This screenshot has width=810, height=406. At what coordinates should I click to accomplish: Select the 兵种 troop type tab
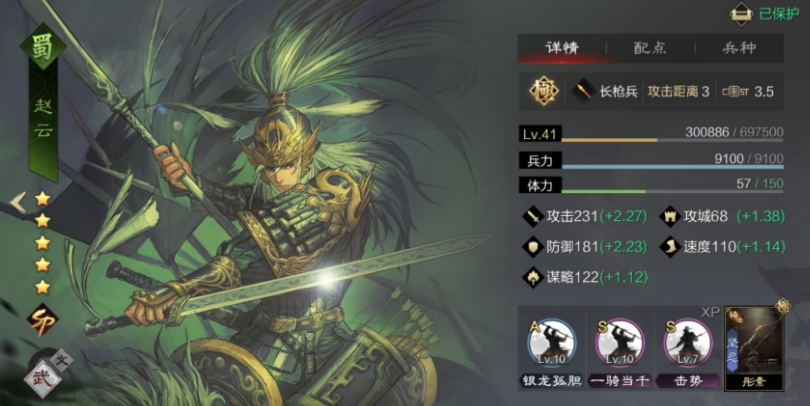click(739, 48)
